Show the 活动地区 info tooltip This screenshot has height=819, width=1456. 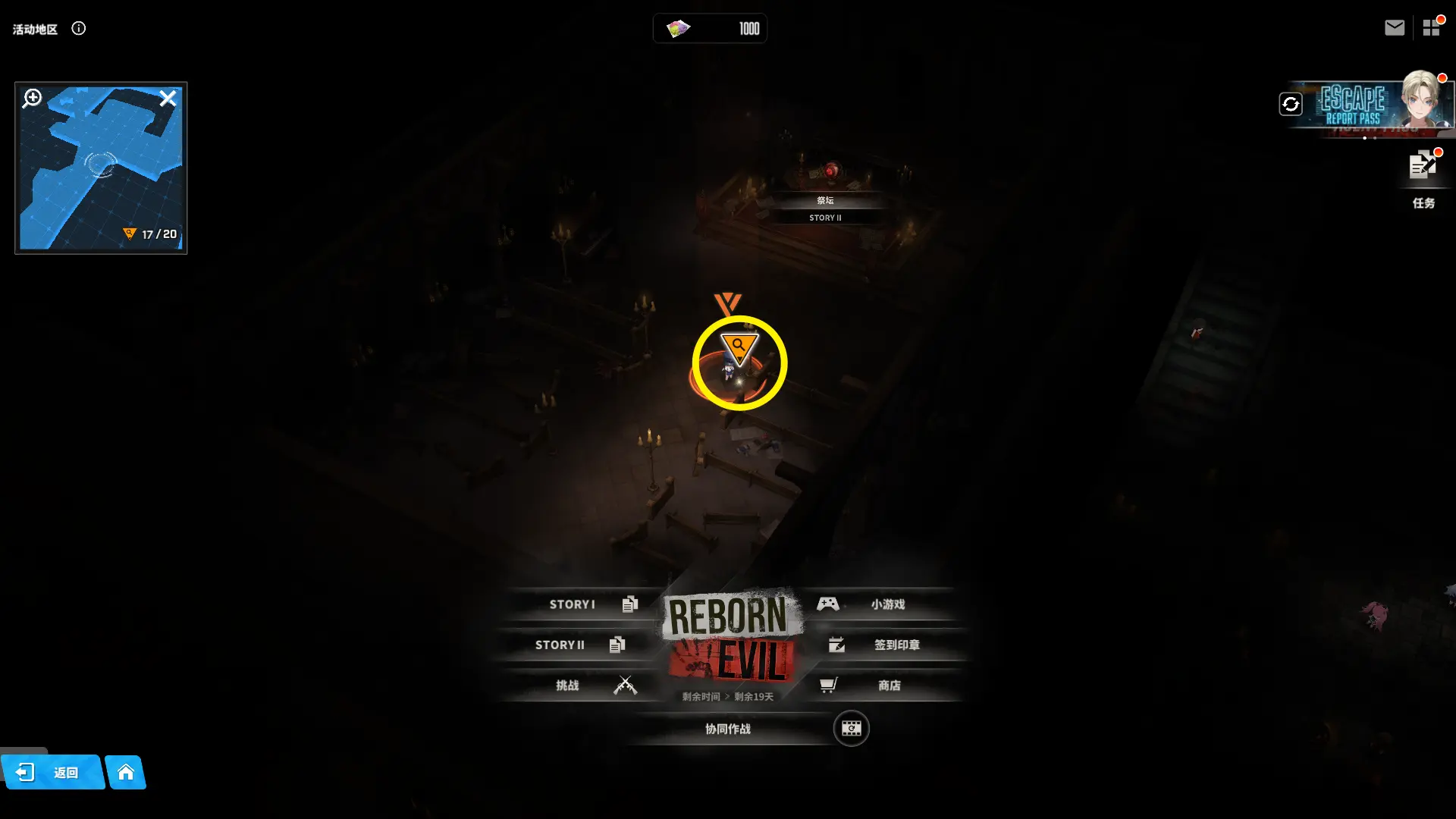coord(79,29)
